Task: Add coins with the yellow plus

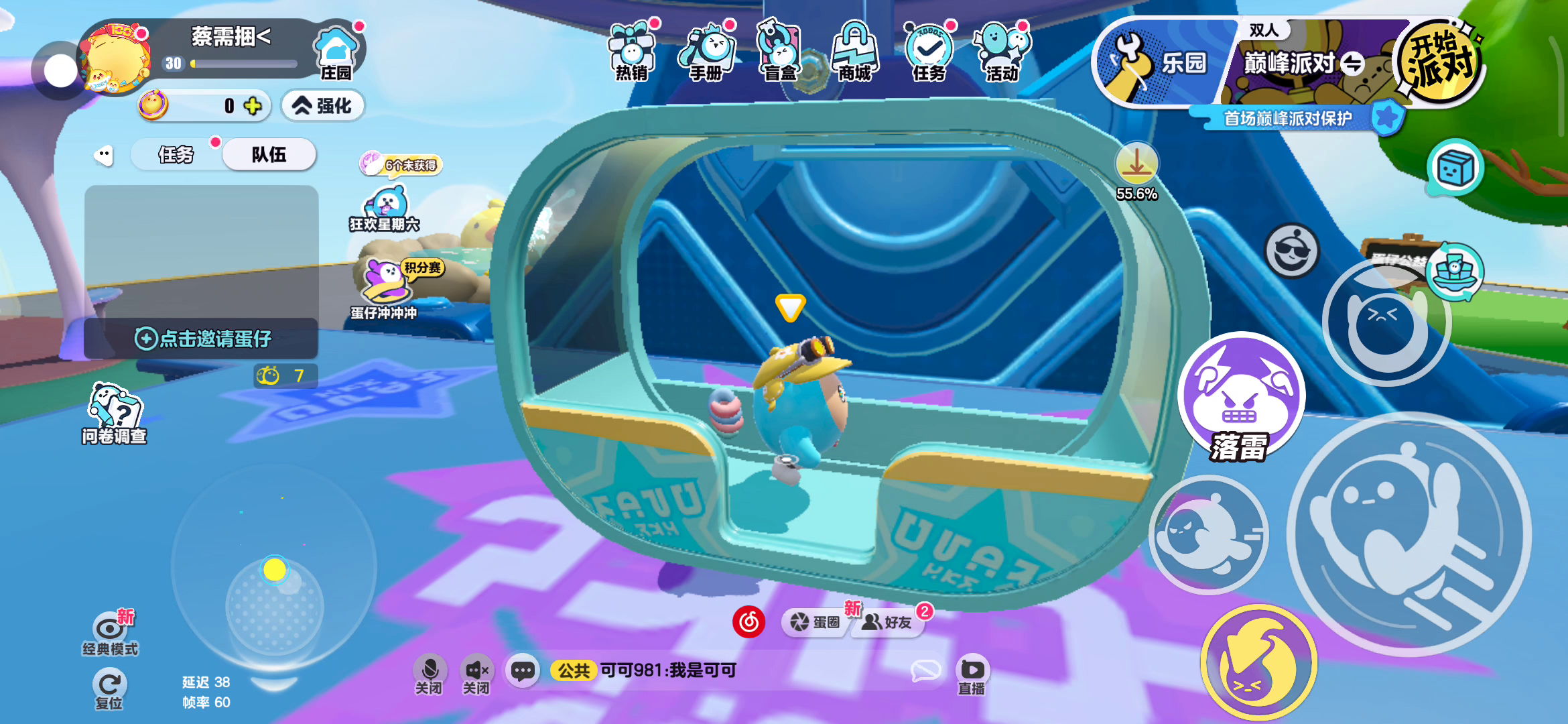Action: tap(253, 106)
